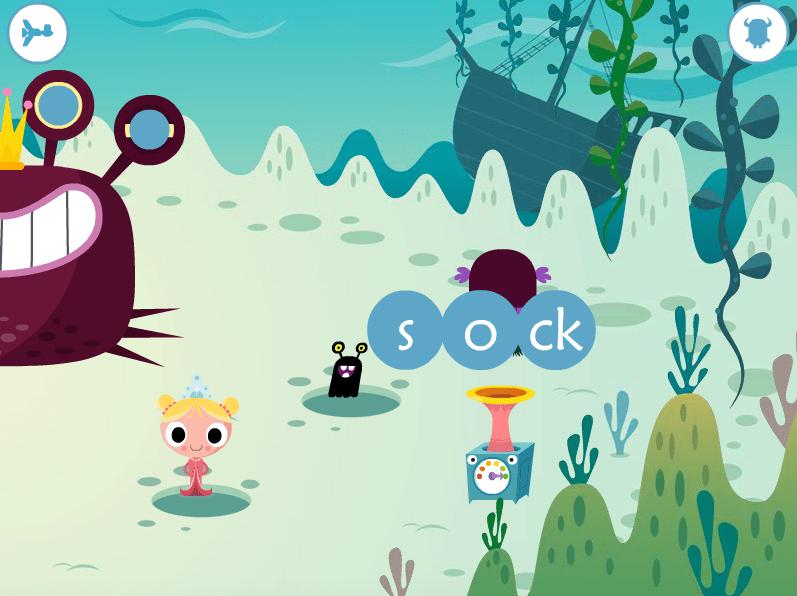Select the letter 's' bubble
Image resolution: width=797 pixels, height=596 pixels.
click(405, 331)
